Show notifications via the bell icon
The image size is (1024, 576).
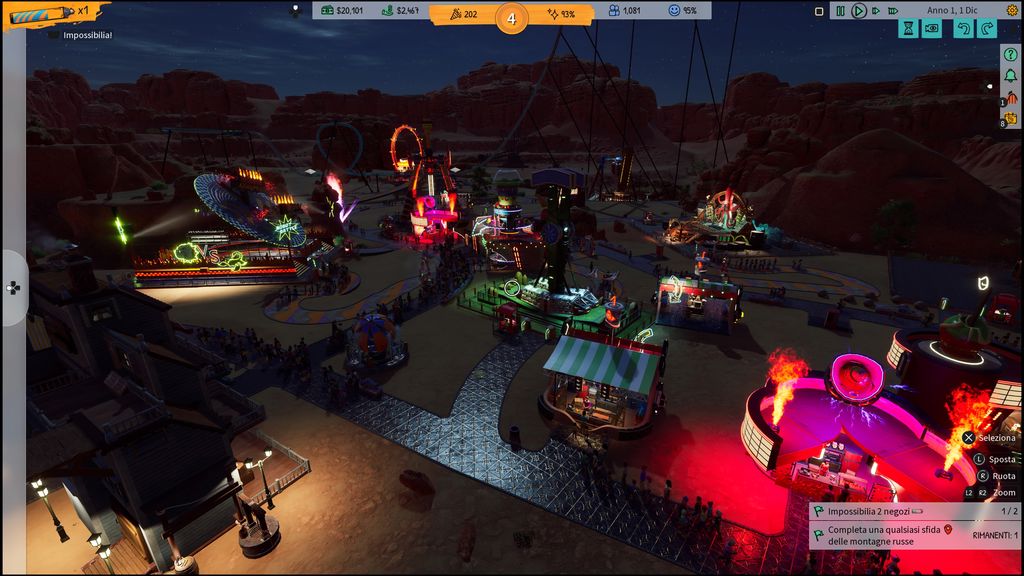click(x=1010, y=76)
